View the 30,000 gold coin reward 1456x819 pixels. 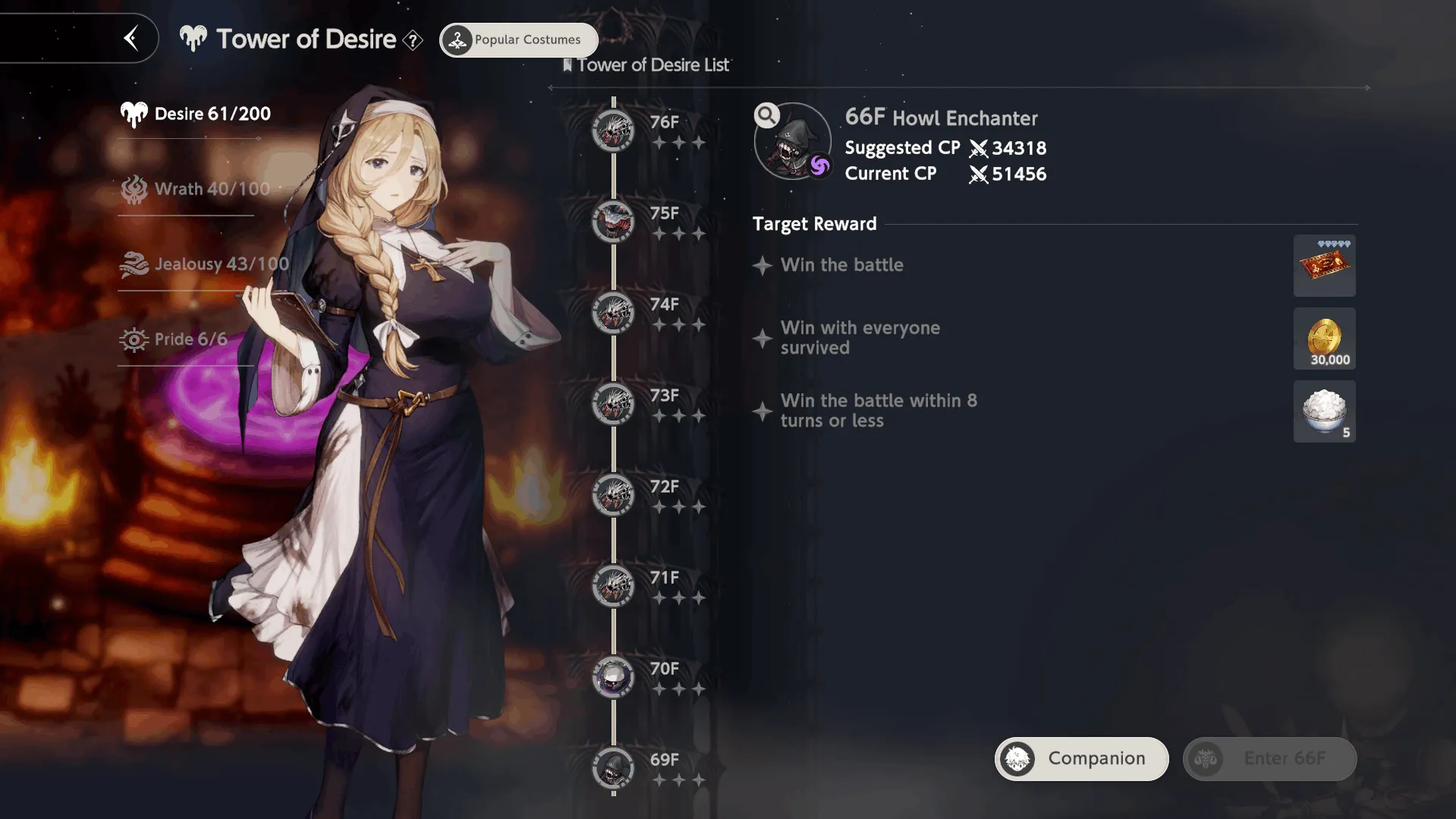point(1324,339)
